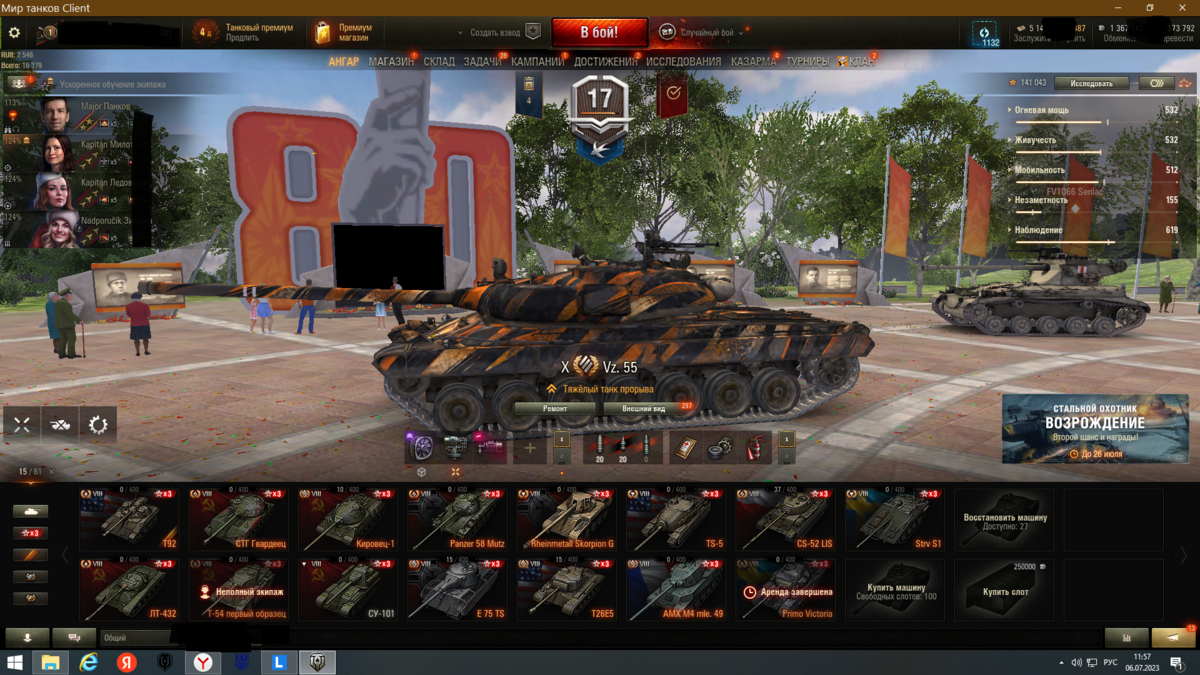Close the game window

pos(1182,8)
